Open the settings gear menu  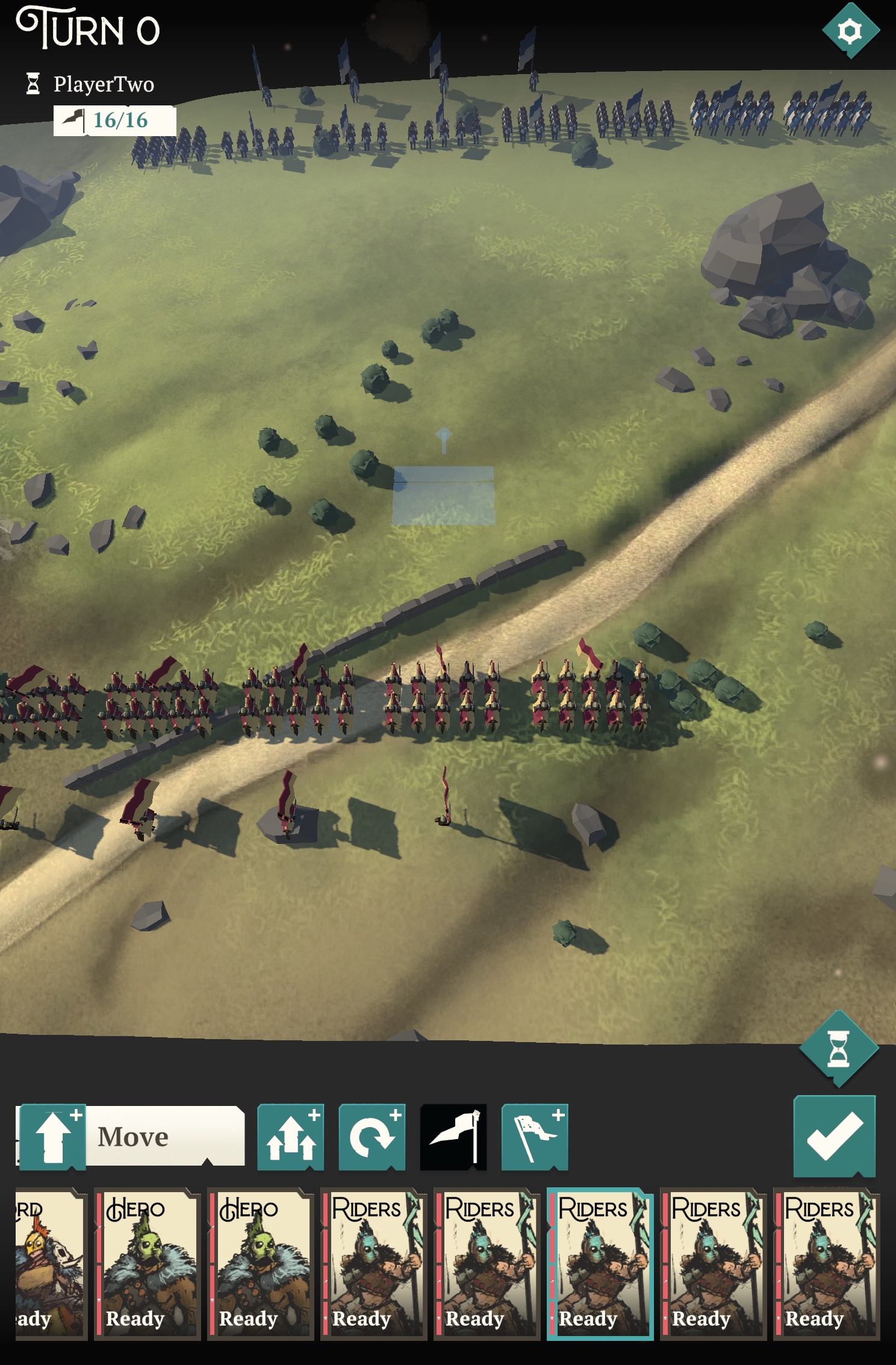click(x=850, y=31)
